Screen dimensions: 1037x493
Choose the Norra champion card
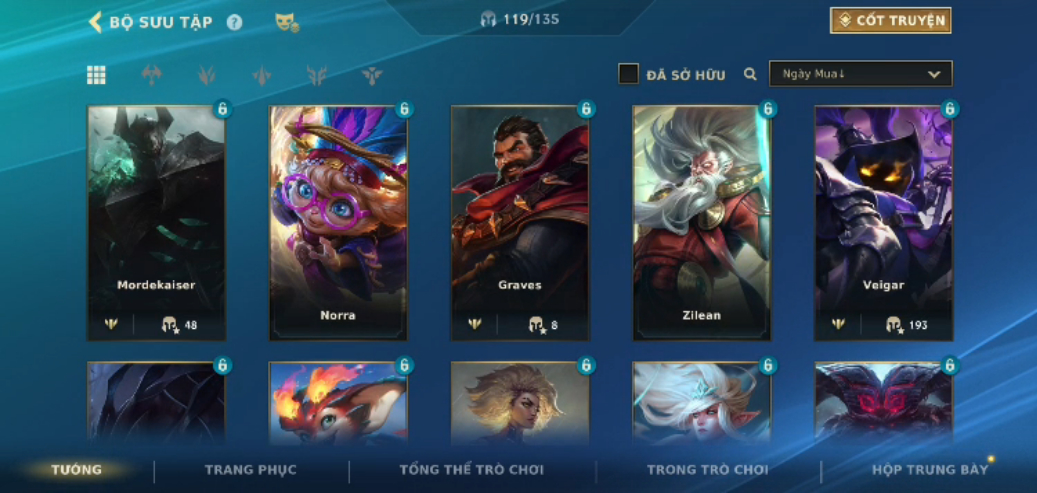coord(338,222)
